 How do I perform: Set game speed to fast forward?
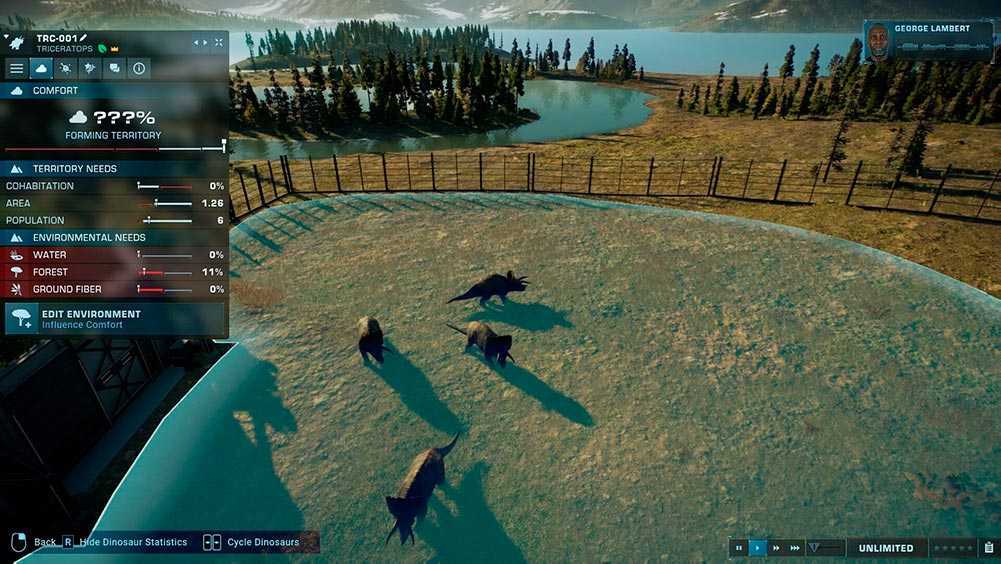pyautogui.click(x=776, y=548)
